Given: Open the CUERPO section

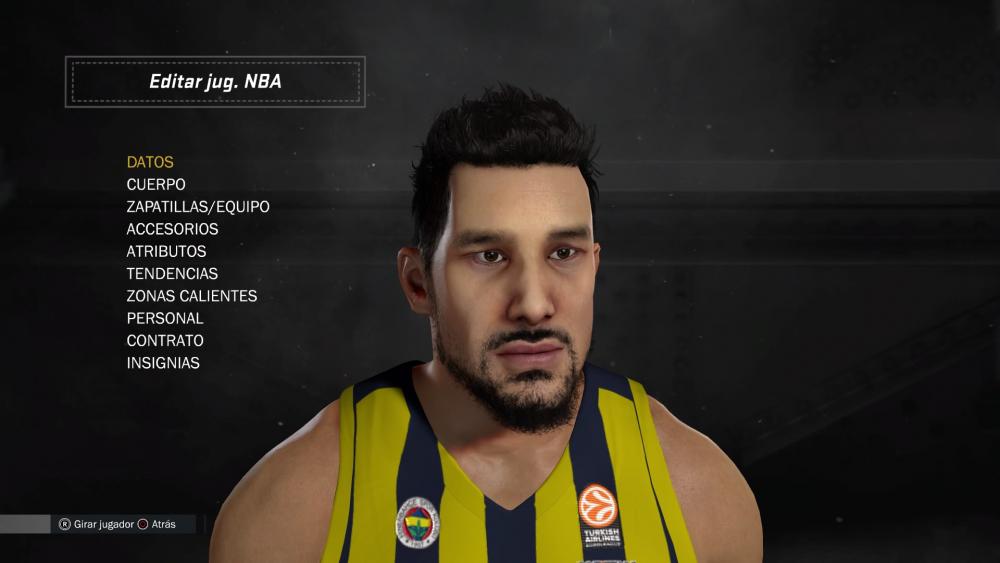Looking at the screenshot, I should click(156, 184).
